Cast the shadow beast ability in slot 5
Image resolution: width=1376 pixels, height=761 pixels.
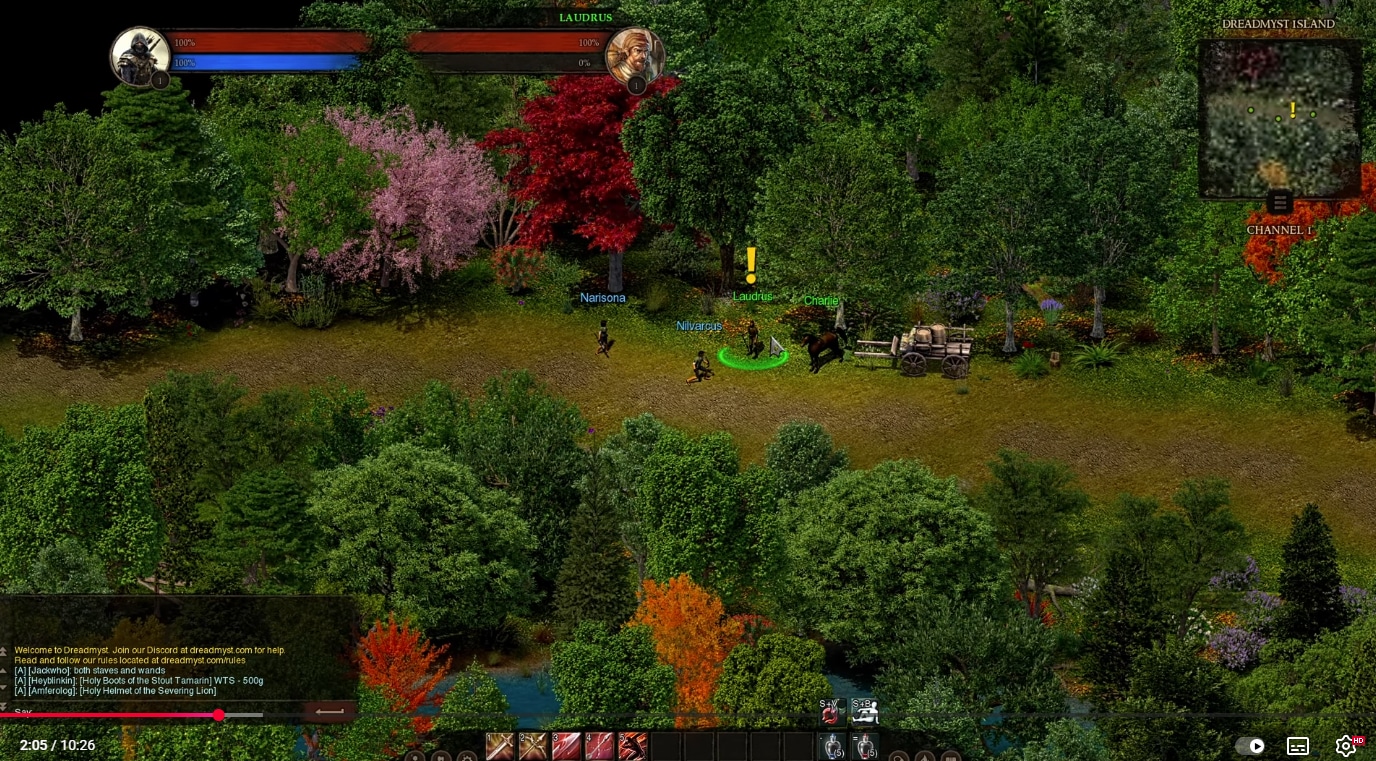pyautogui.click(x=634, y=746)
